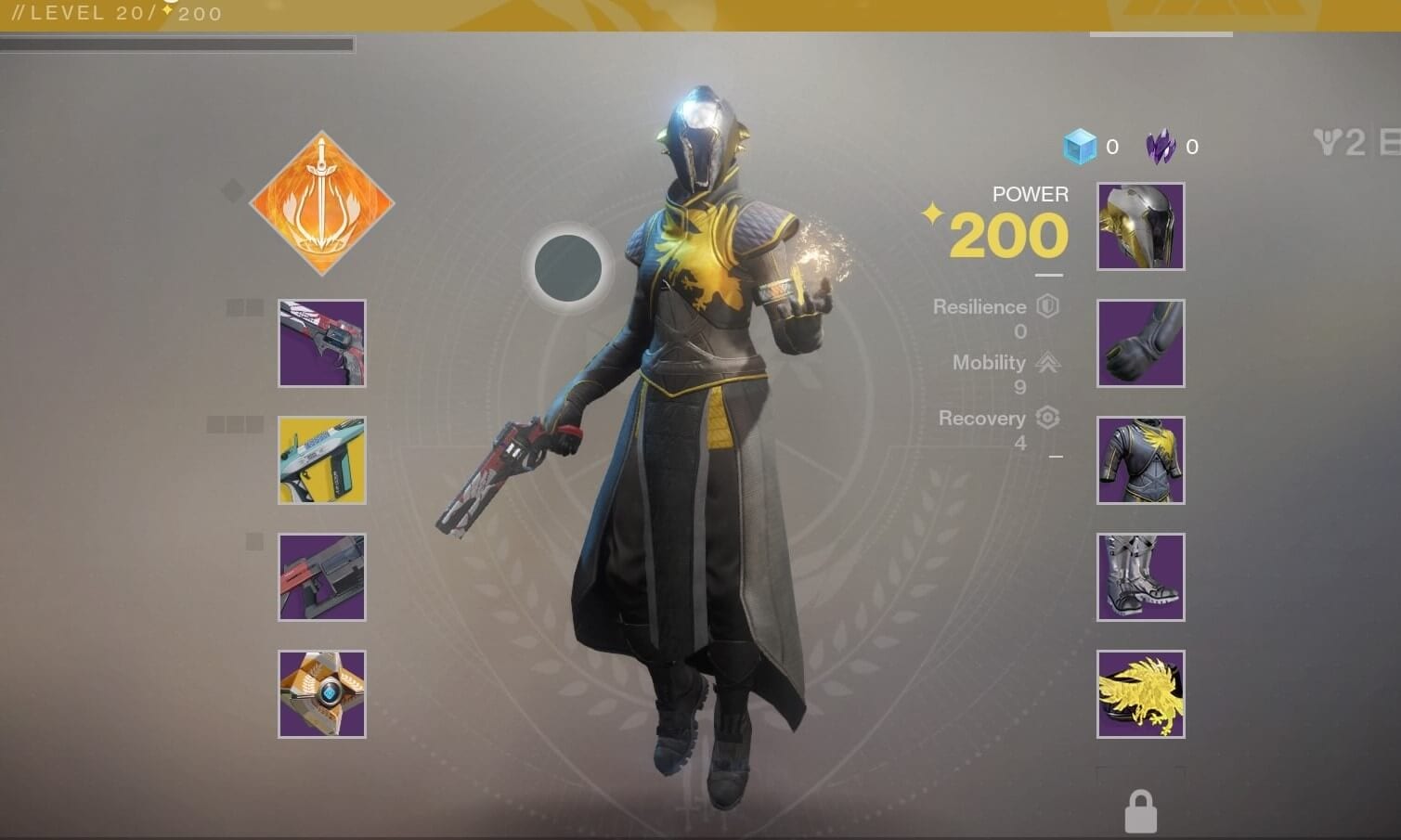The width and height of the screenshot is (1401, 840).
Task: Inspect the gauntlets slot
Action: point(1140,343)
